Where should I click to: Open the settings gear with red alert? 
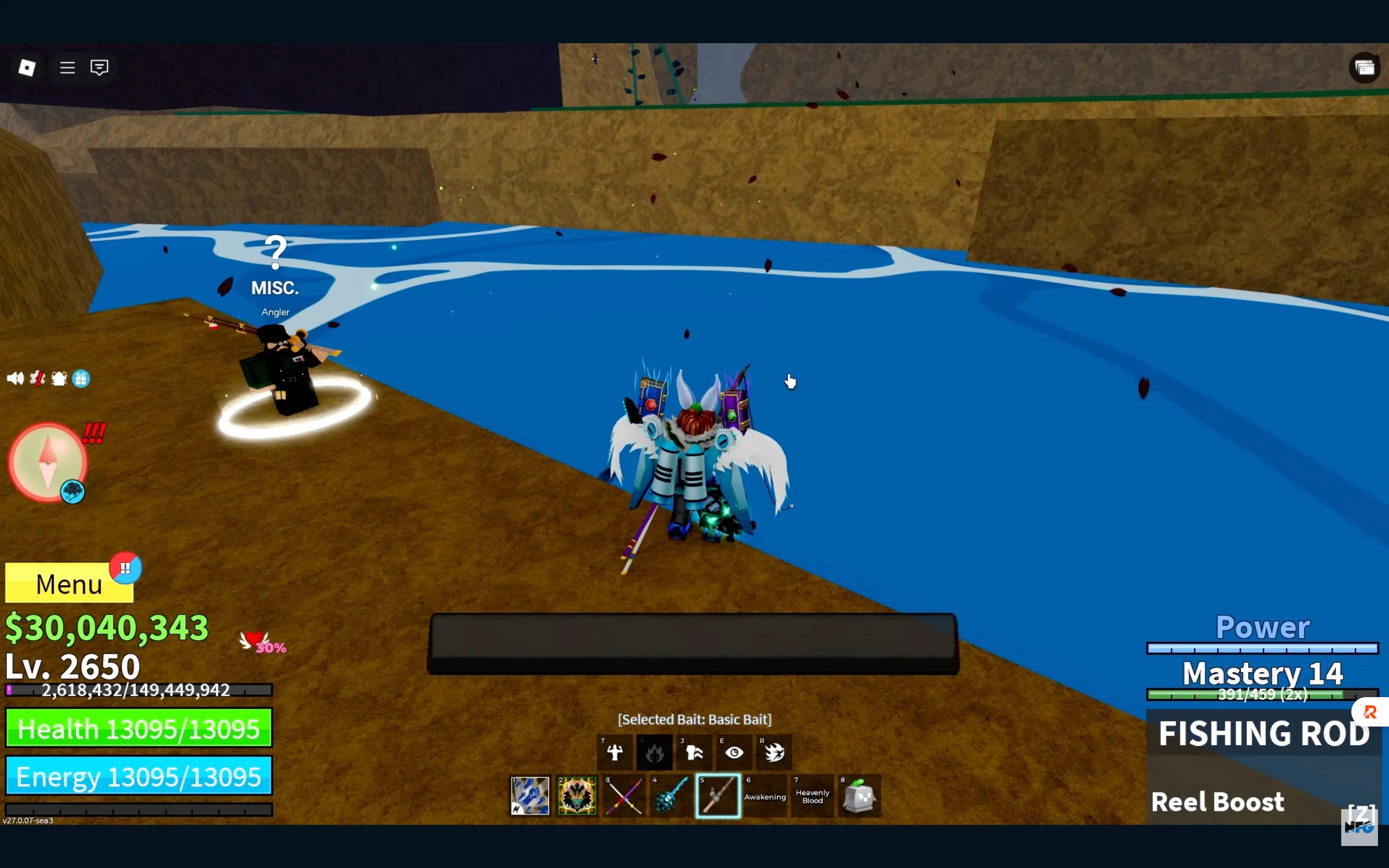point(38,378)
